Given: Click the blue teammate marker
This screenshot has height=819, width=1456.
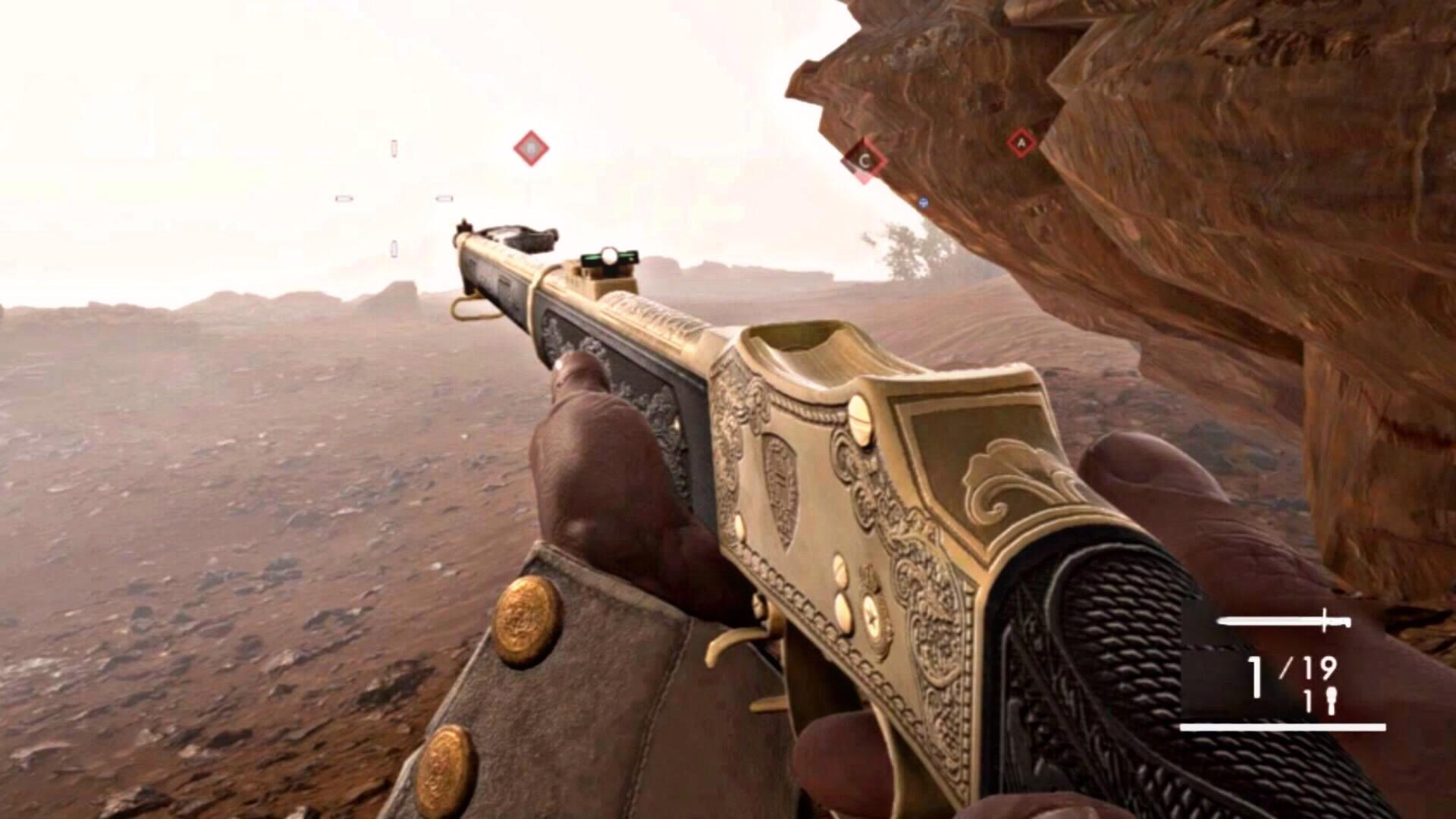Looking at the screenshot, I should [923, 202].
